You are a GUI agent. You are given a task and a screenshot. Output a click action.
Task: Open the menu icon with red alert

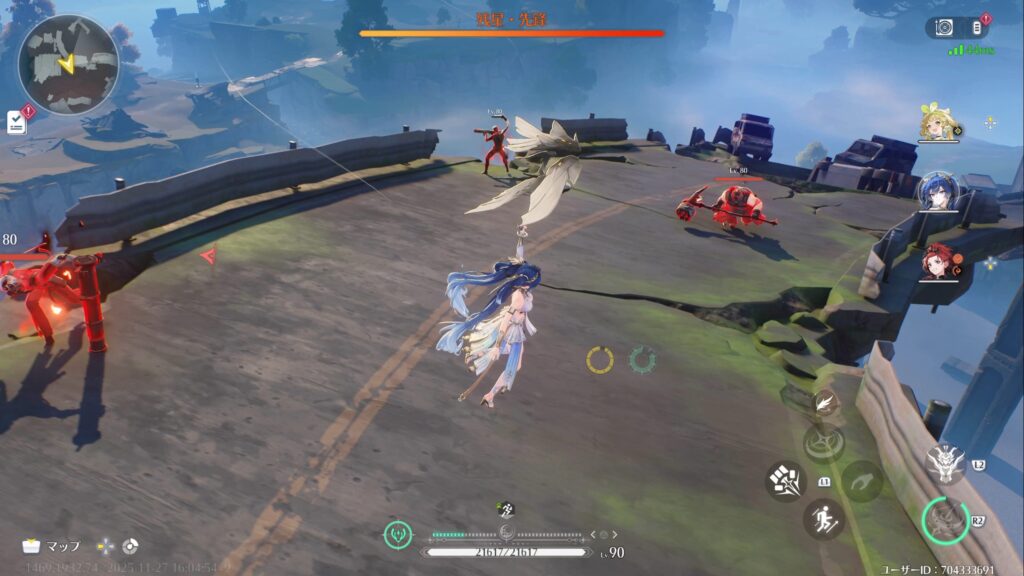point(977,28)
